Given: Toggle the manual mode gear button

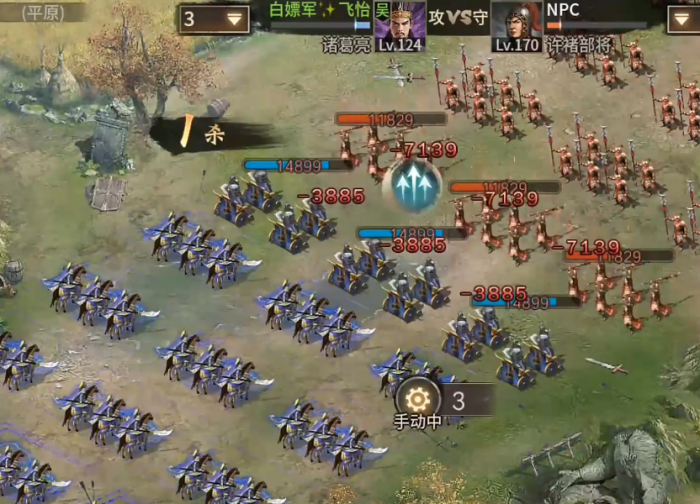Looking at the screenshot, I should 418,397.
